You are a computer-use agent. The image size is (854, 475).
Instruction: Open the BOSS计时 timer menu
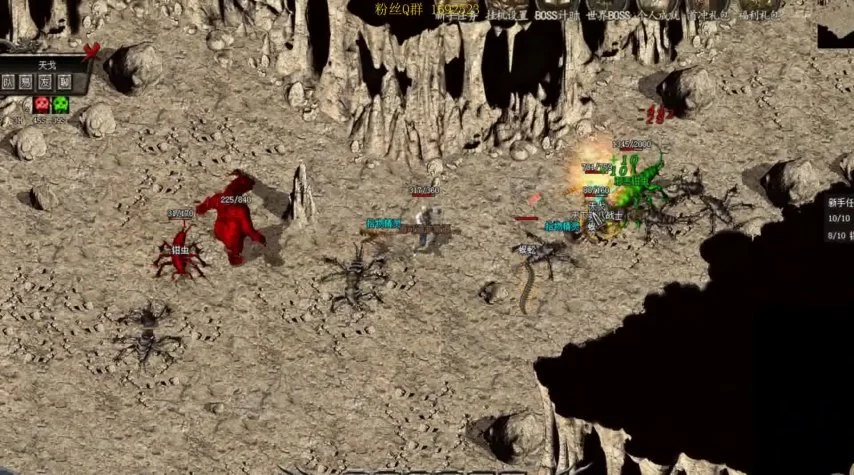(559, 13)
